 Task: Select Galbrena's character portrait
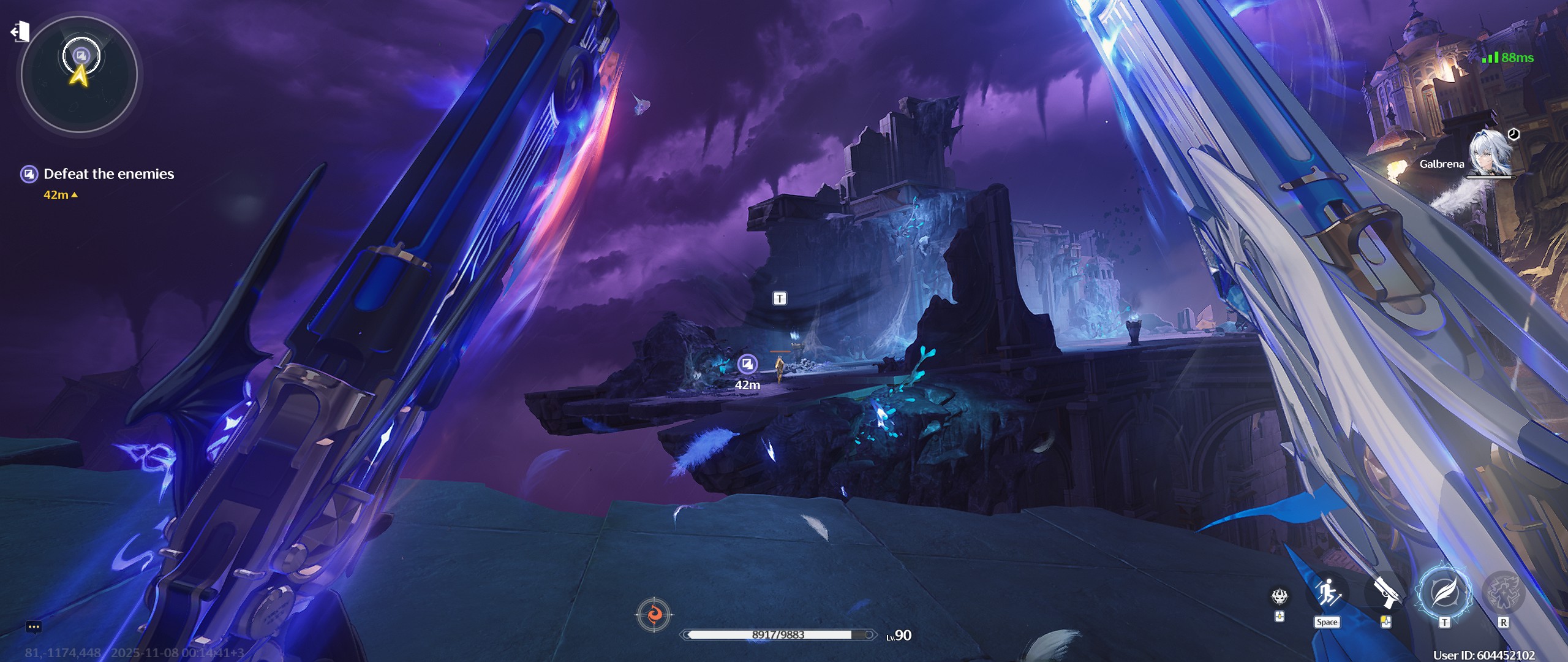pos(1489,153)
